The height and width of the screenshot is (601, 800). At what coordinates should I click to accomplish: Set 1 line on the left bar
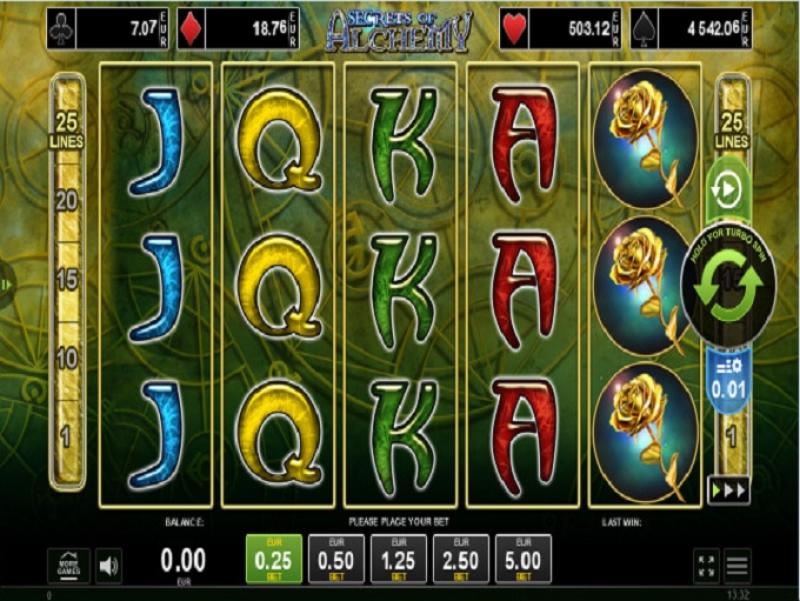tap(67, 436)
